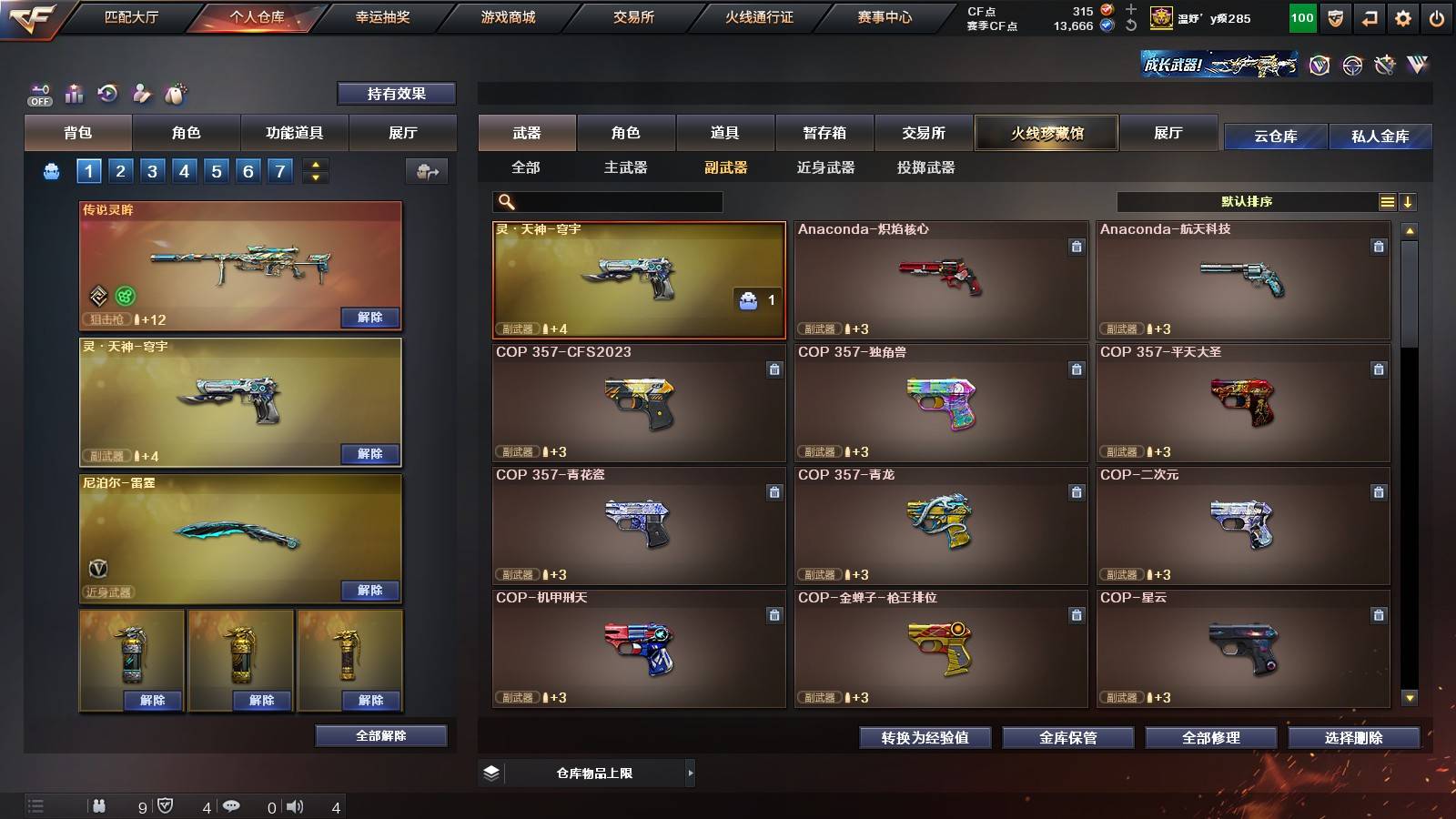
Task: Toggle the OFF key switch above the backpack
Action: click(x=39, y=94)
